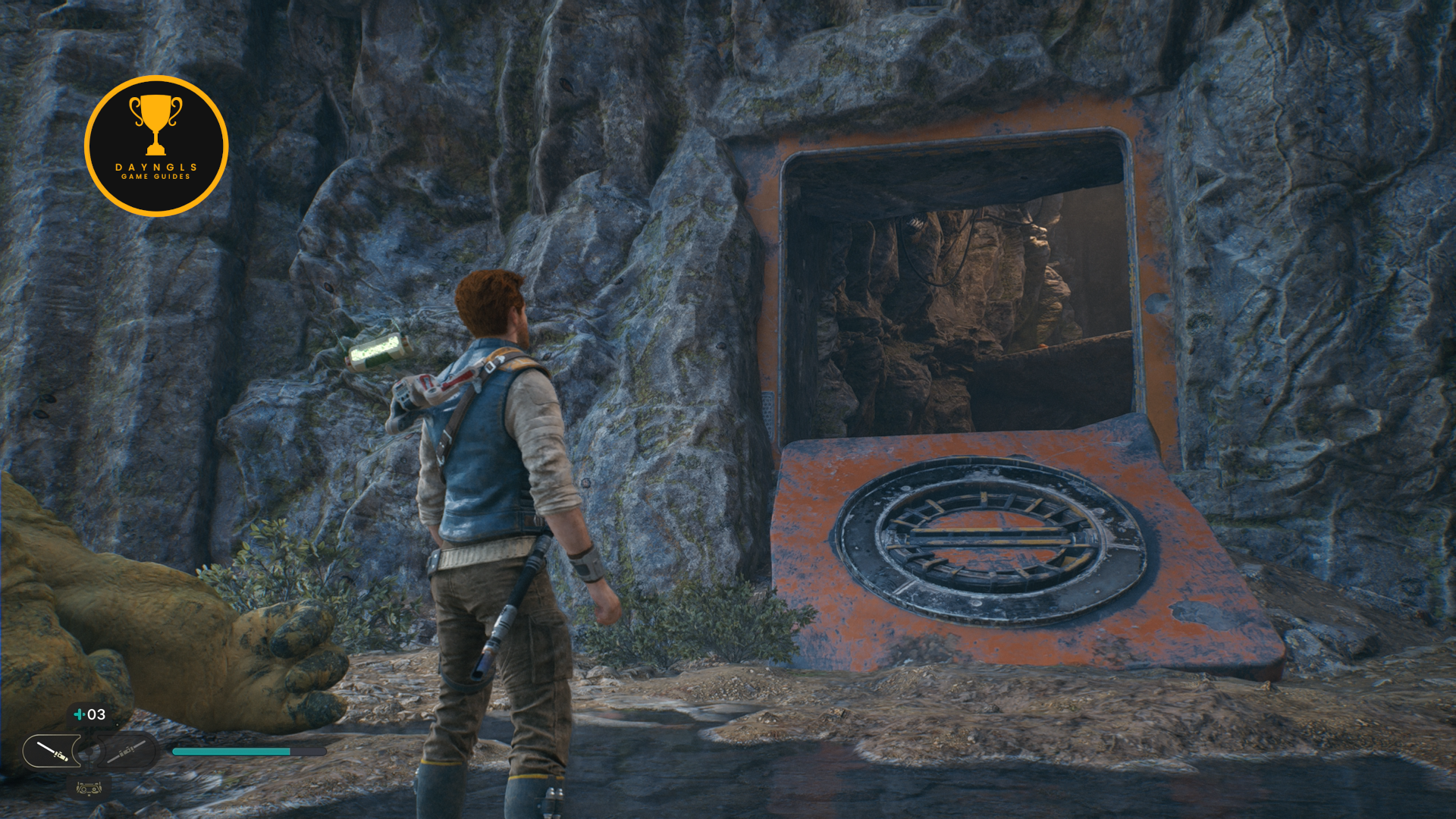
Task: Use the green stim canister icon
Action: click(79, 714)
